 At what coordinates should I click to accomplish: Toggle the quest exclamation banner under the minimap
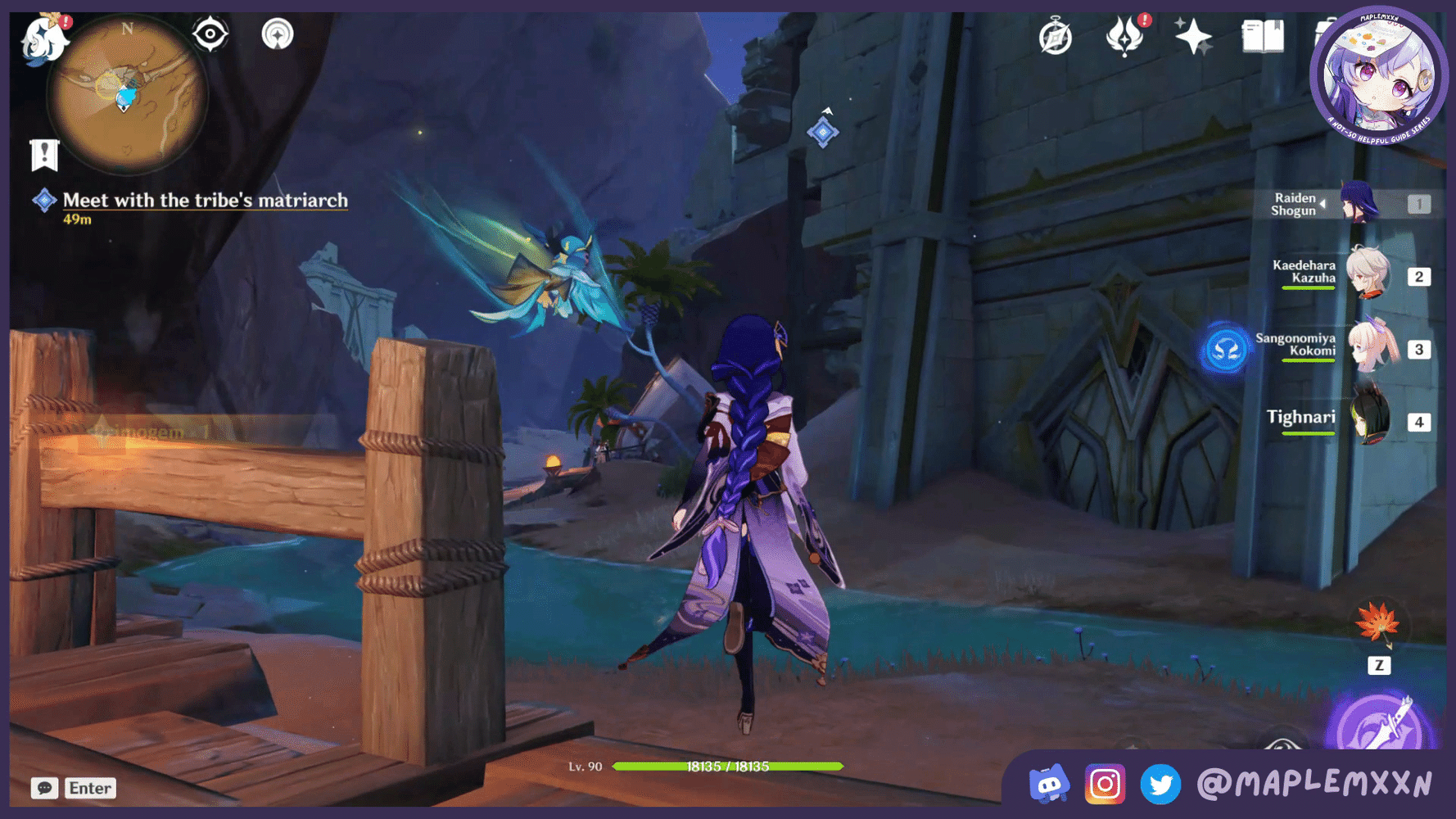pos(43,152)
